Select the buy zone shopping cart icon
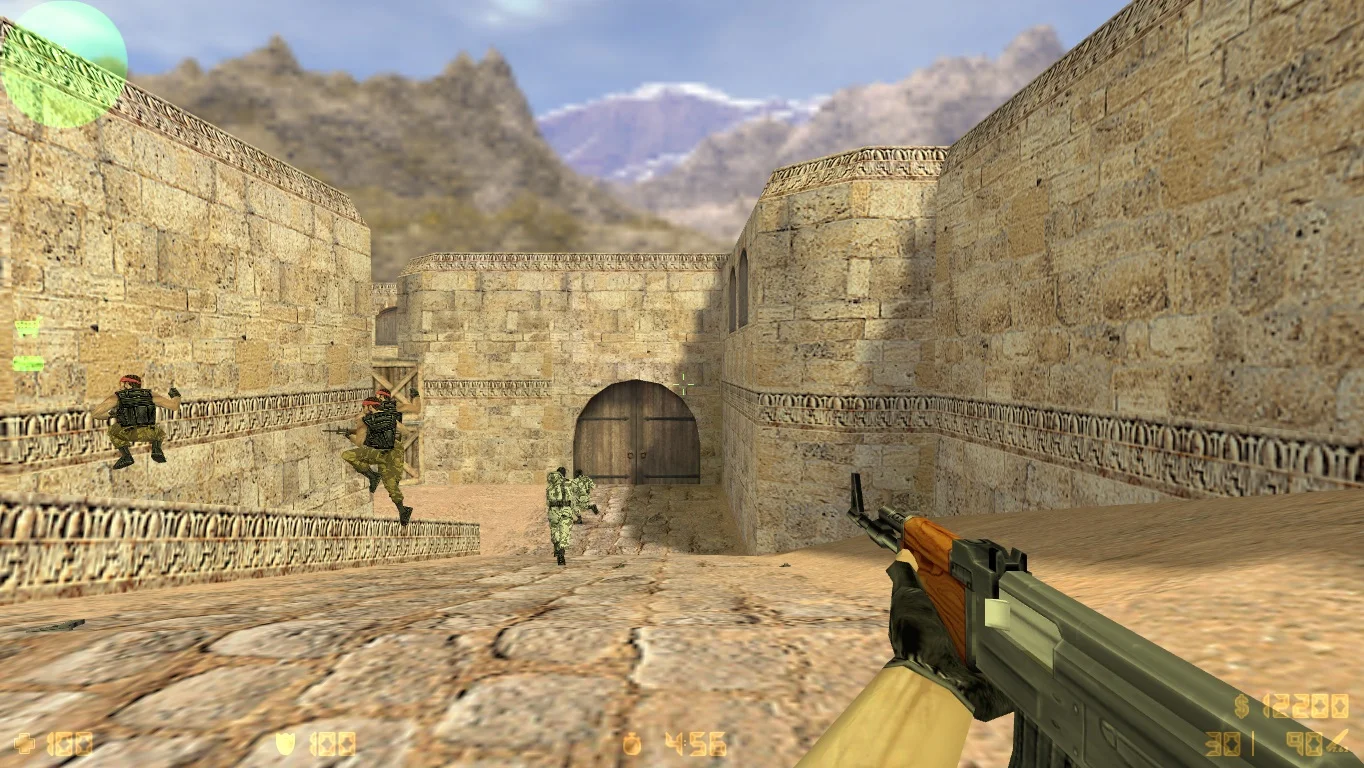This screenshot has height=768, width=1364. tap(27, 327)
